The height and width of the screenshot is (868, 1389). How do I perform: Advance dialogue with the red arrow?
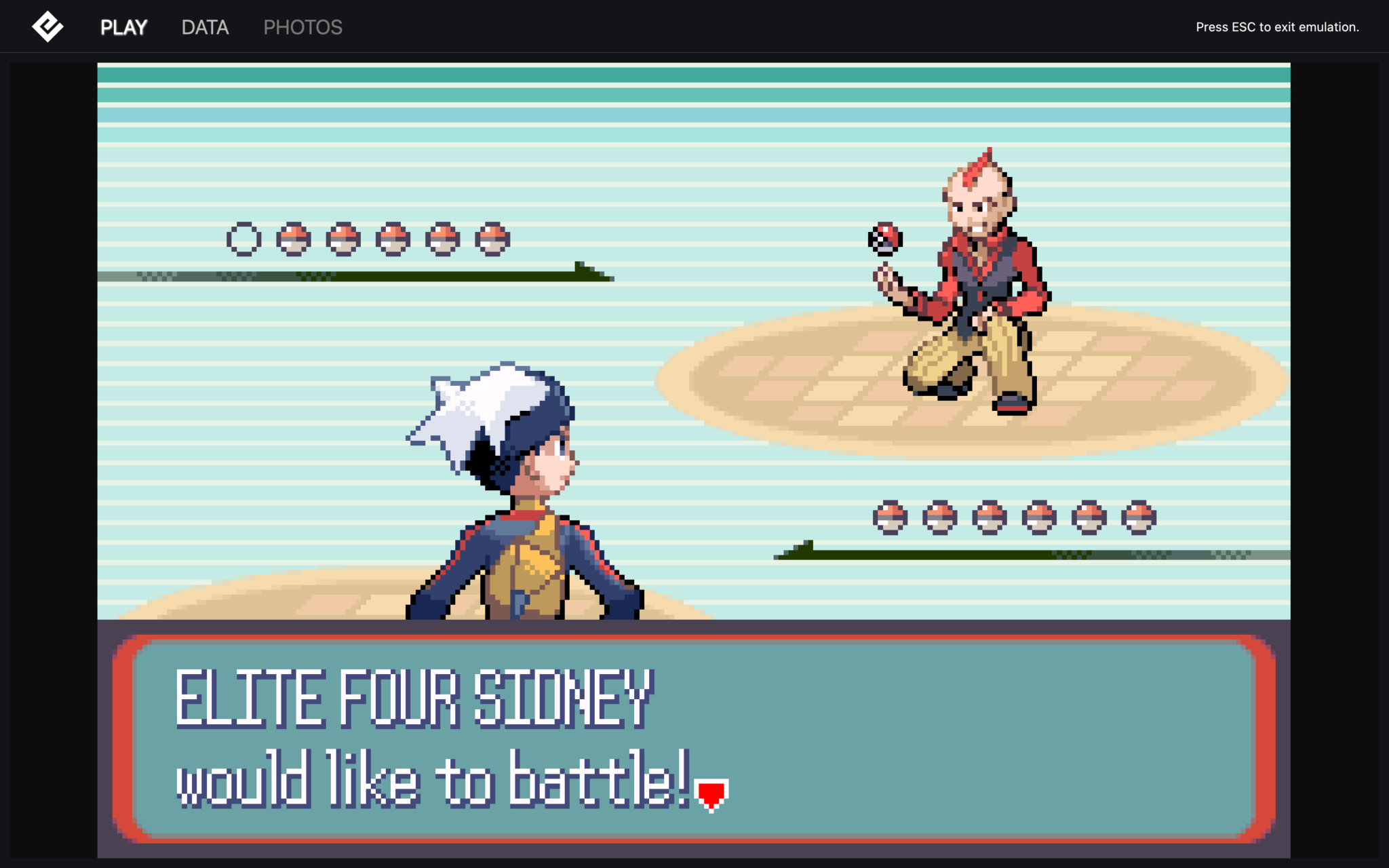(711, 794)
